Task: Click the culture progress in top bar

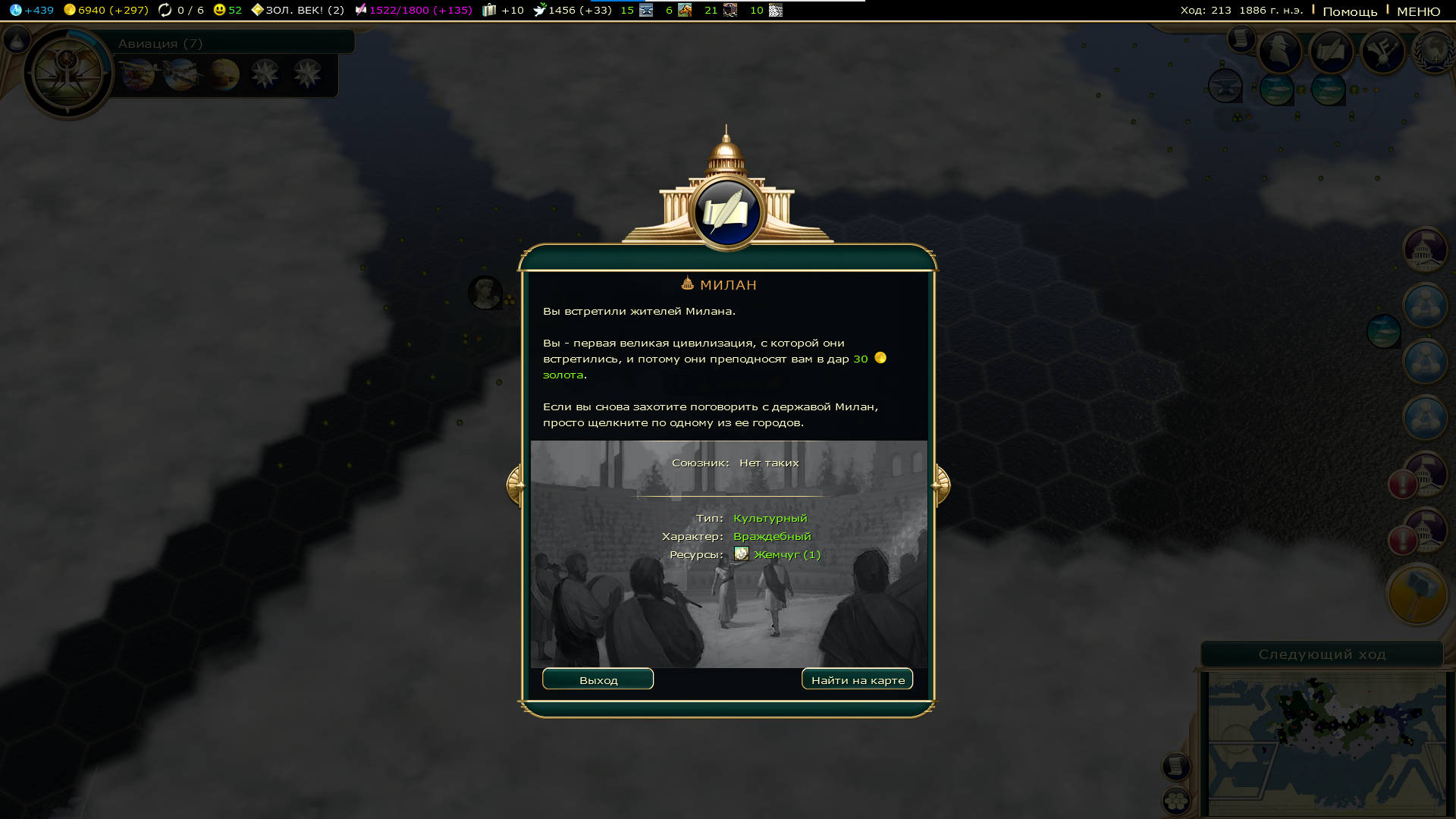Action: pos(413,10)
